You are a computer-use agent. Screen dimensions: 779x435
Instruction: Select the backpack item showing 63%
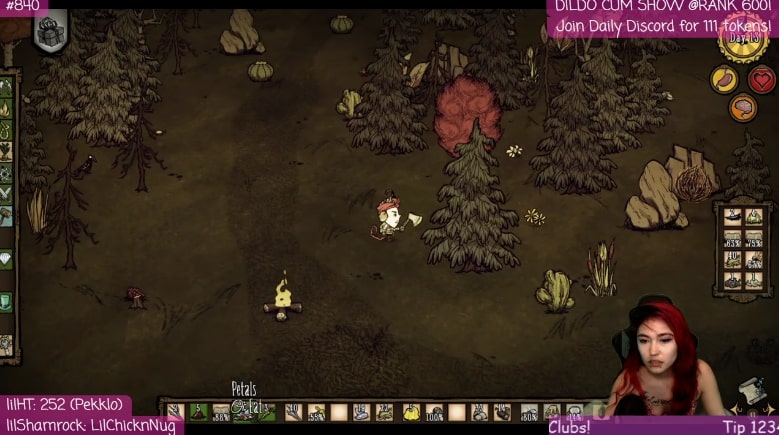(732, 237)
